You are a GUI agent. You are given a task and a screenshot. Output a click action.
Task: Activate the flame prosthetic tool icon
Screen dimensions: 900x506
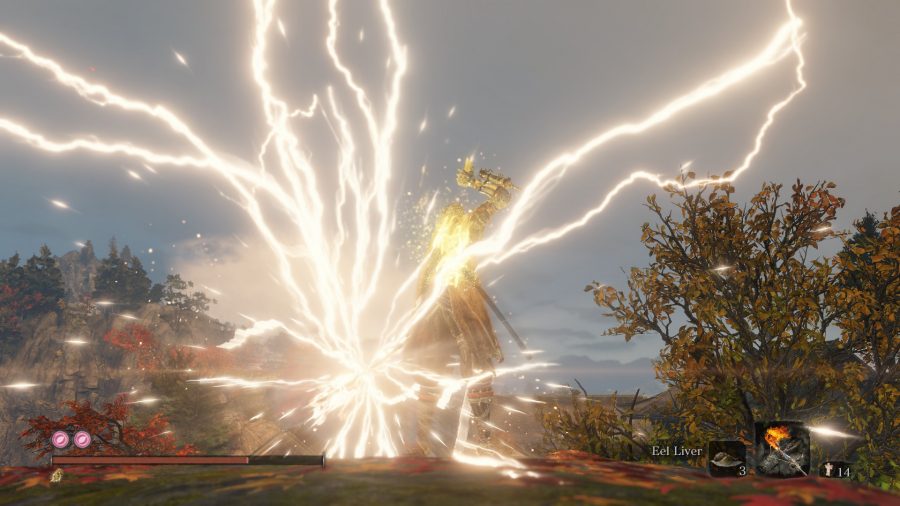click(x=781, y=448)
